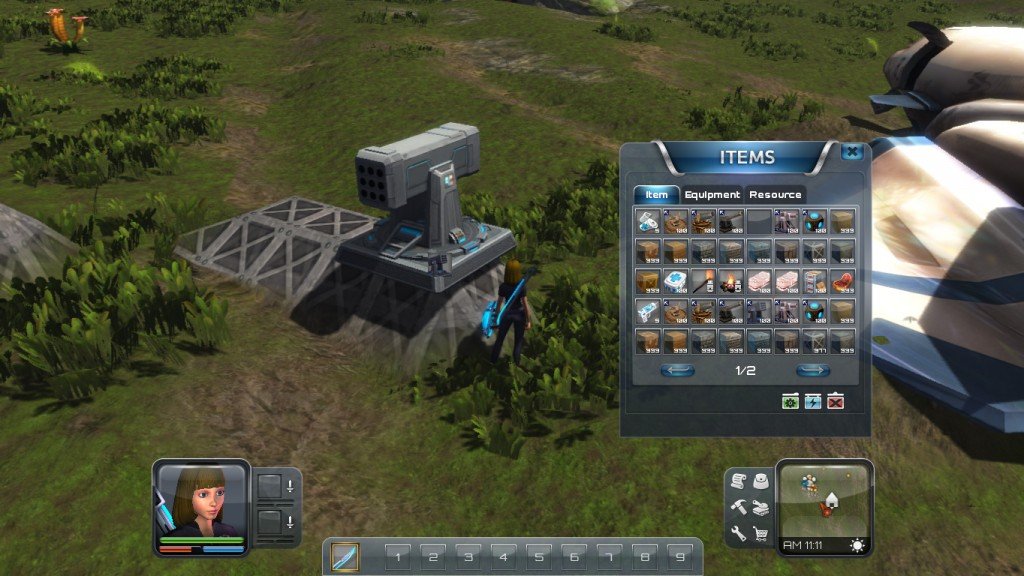Pick the burning torch item slot
Screen dimensions: 1024x576
703,282
